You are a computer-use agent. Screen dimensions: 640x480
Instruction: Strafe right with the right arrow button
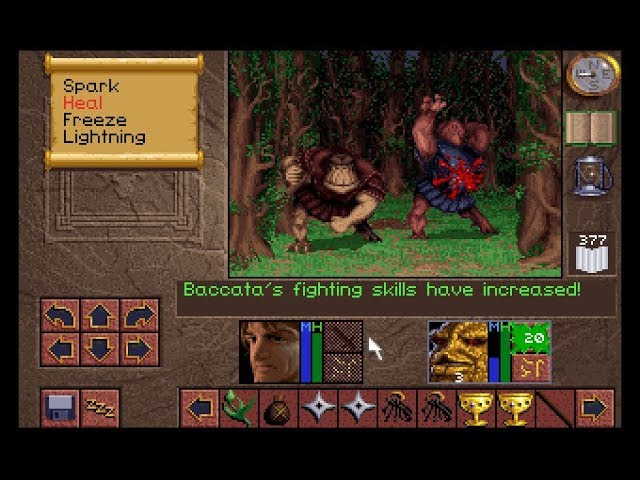pos(139,350)
